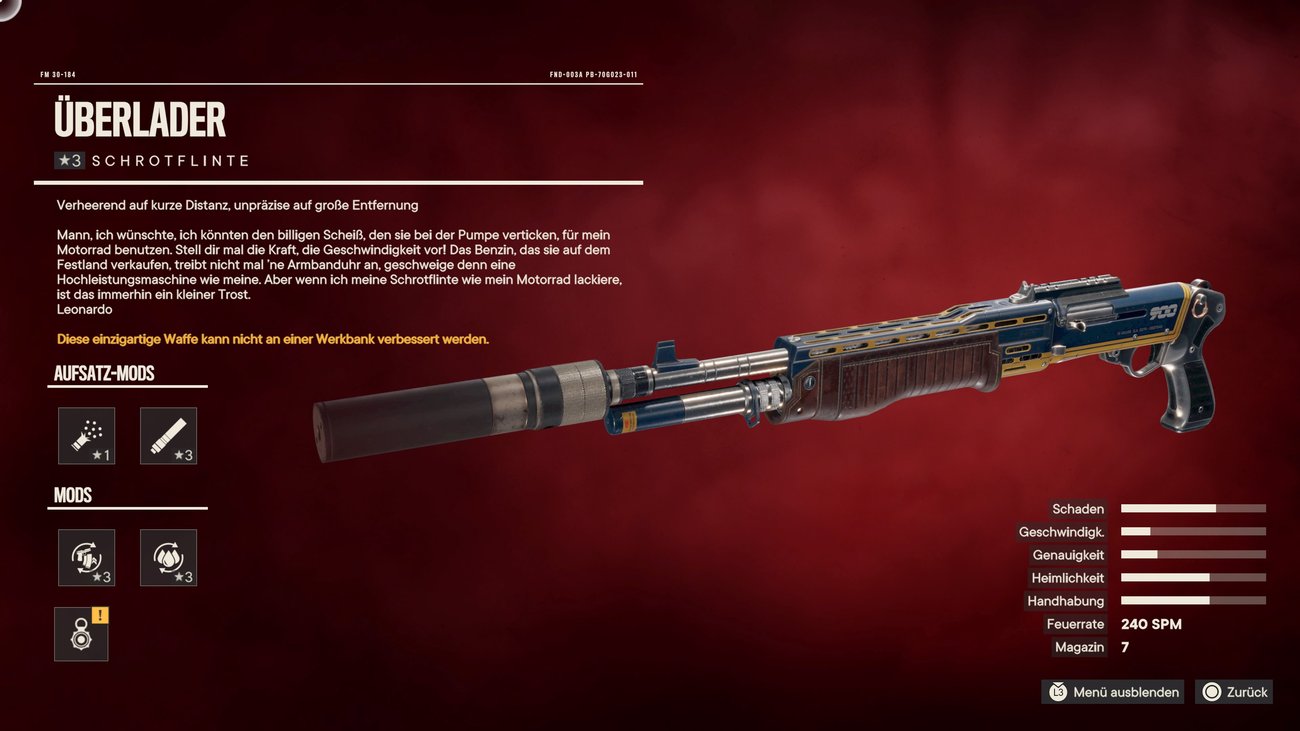Select the suppressor attachment mod slot

(168, 436)
